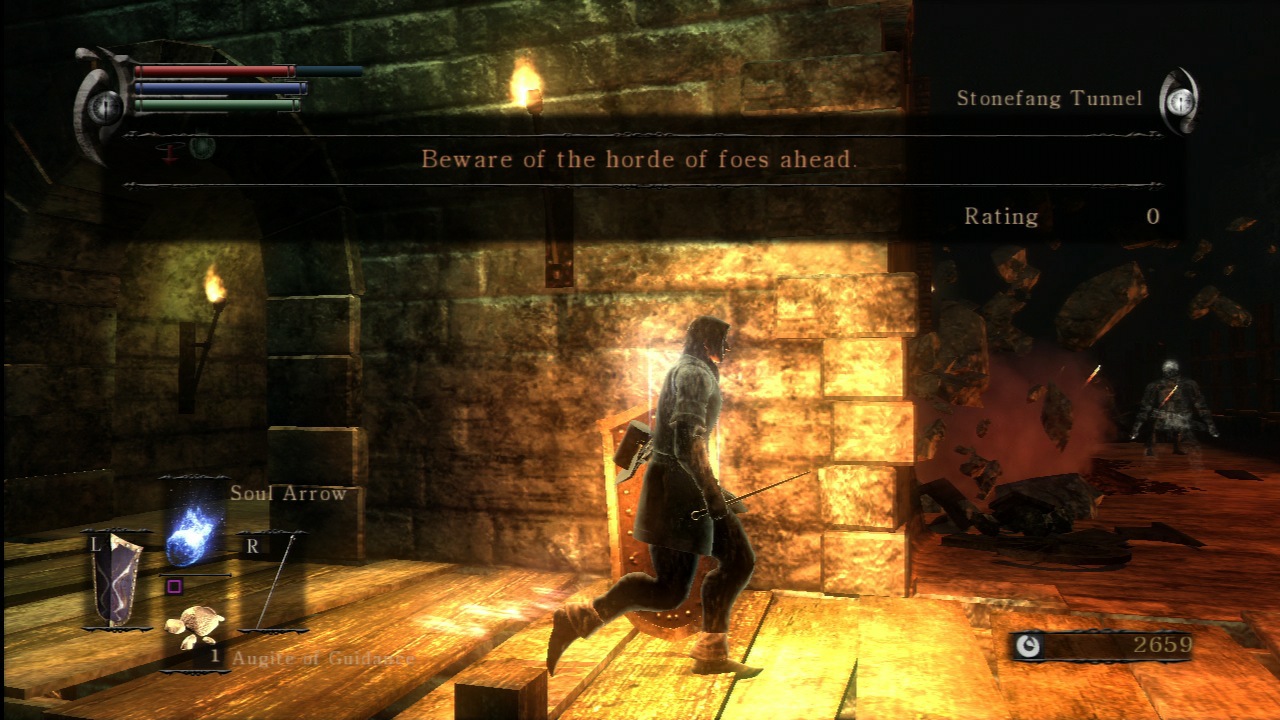
Task: Click the Rating value of 0
Action: pos(1152,216)
